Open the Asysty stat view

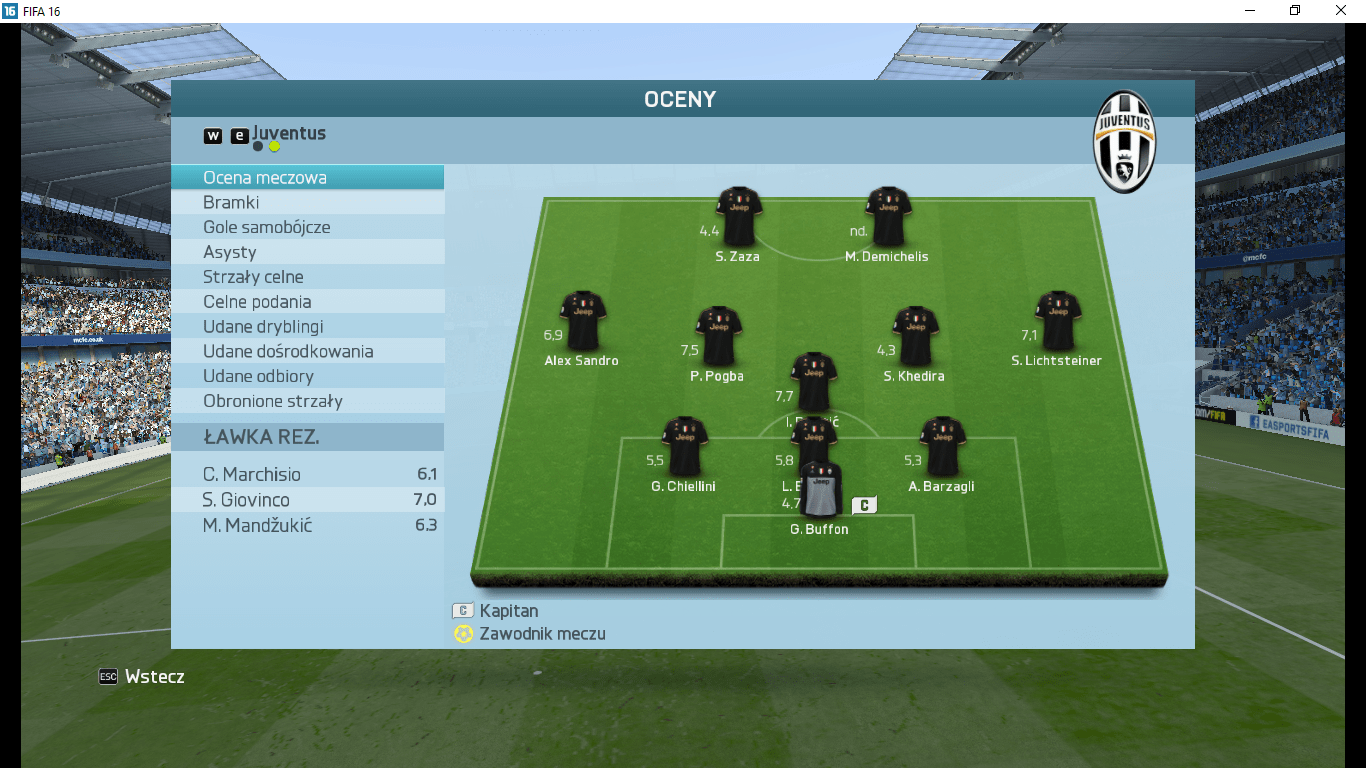coord(307,253)
